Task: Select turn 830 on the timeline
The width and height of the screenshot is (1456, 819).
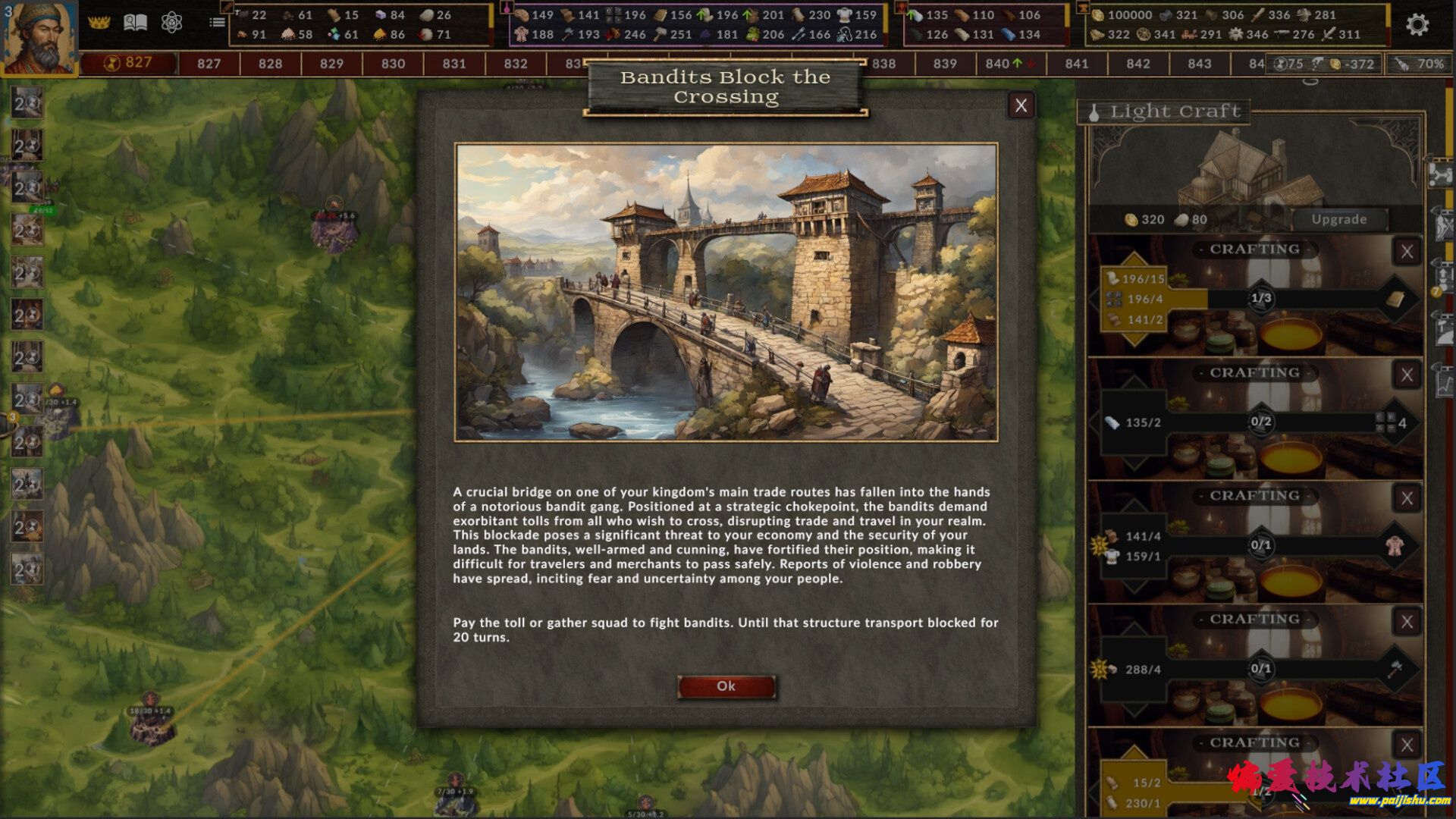Action: 393,64
